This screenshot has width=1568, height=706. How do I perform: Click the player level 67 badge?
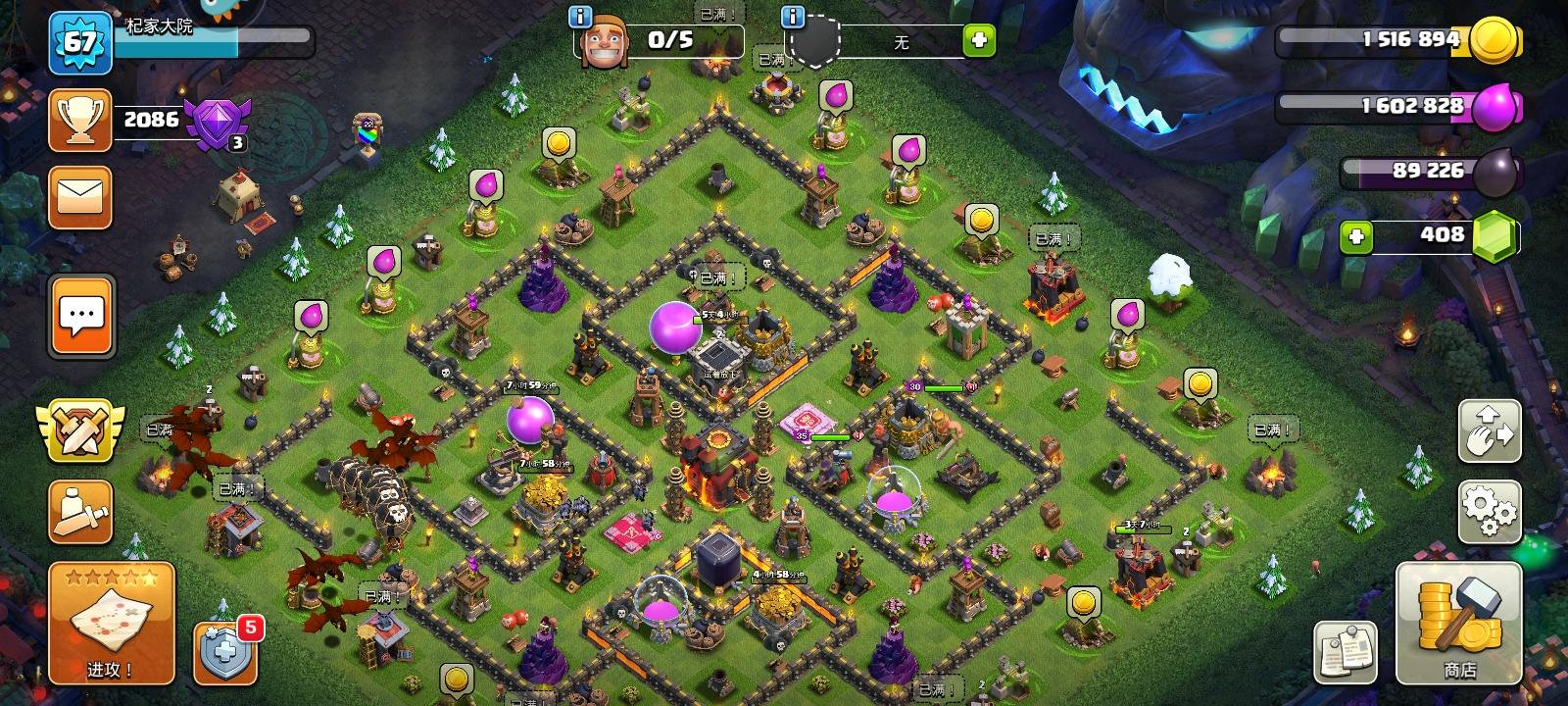coord(81,44)
